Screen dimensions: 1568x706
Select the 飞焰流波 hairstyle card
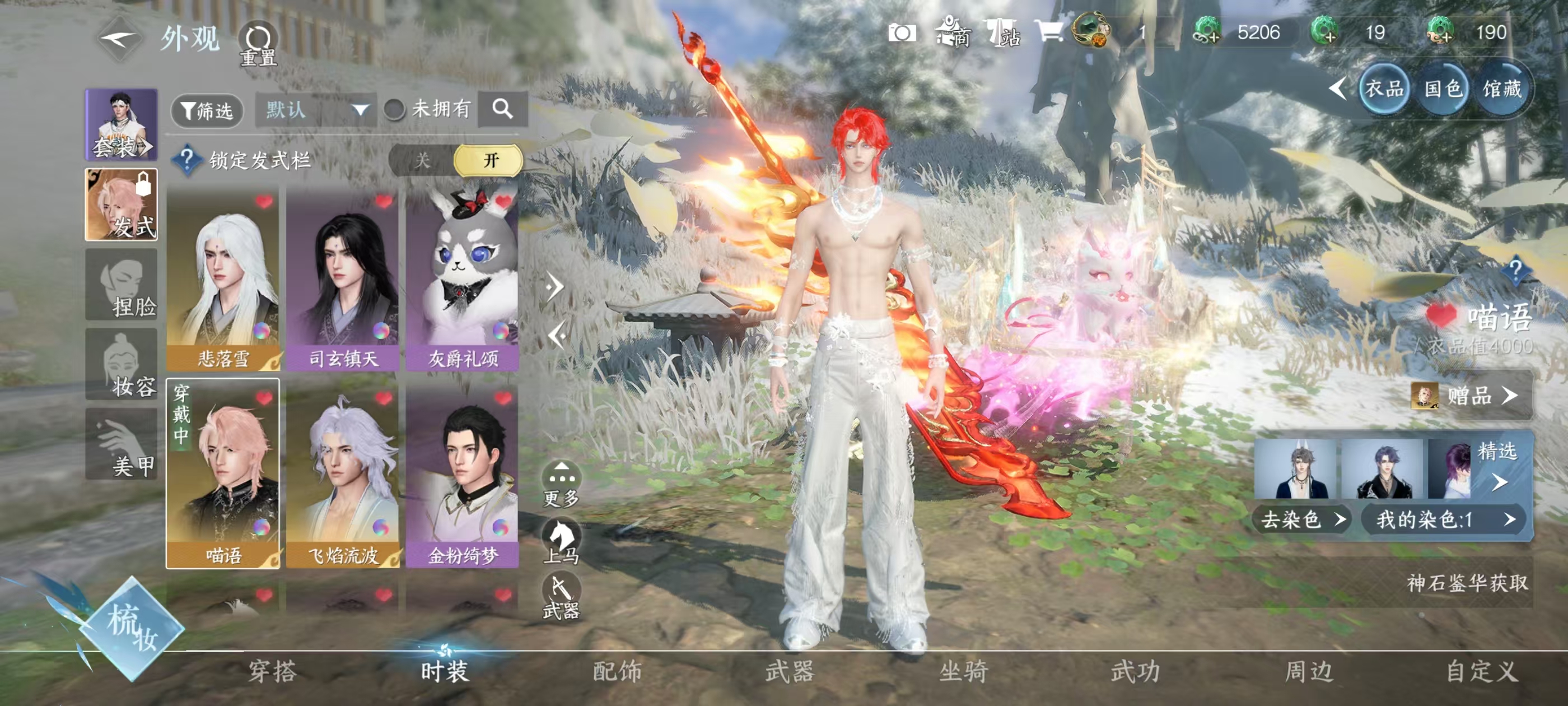[x=343, y=475]
